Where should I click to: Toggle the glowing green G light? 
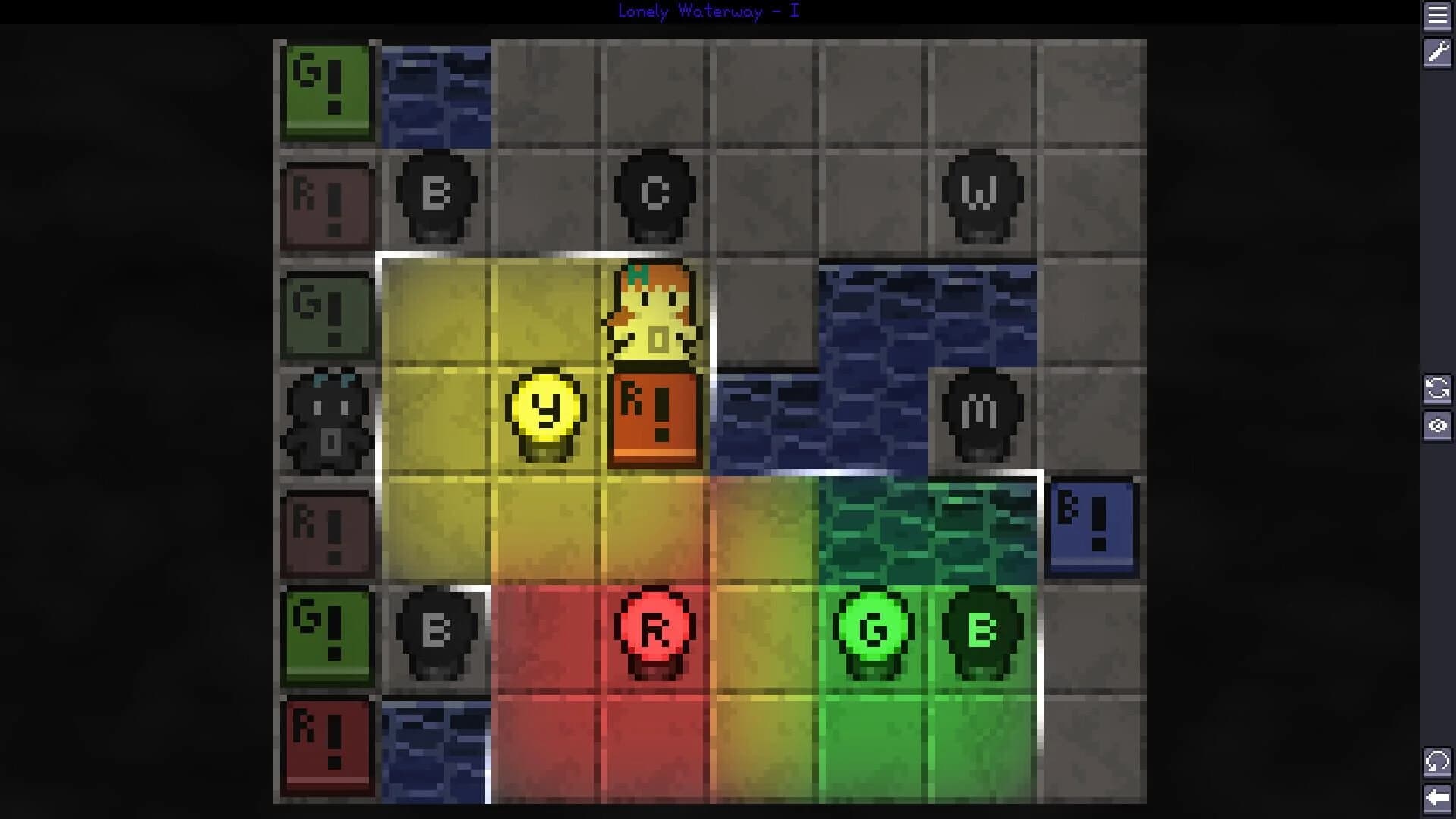point(872,629)
